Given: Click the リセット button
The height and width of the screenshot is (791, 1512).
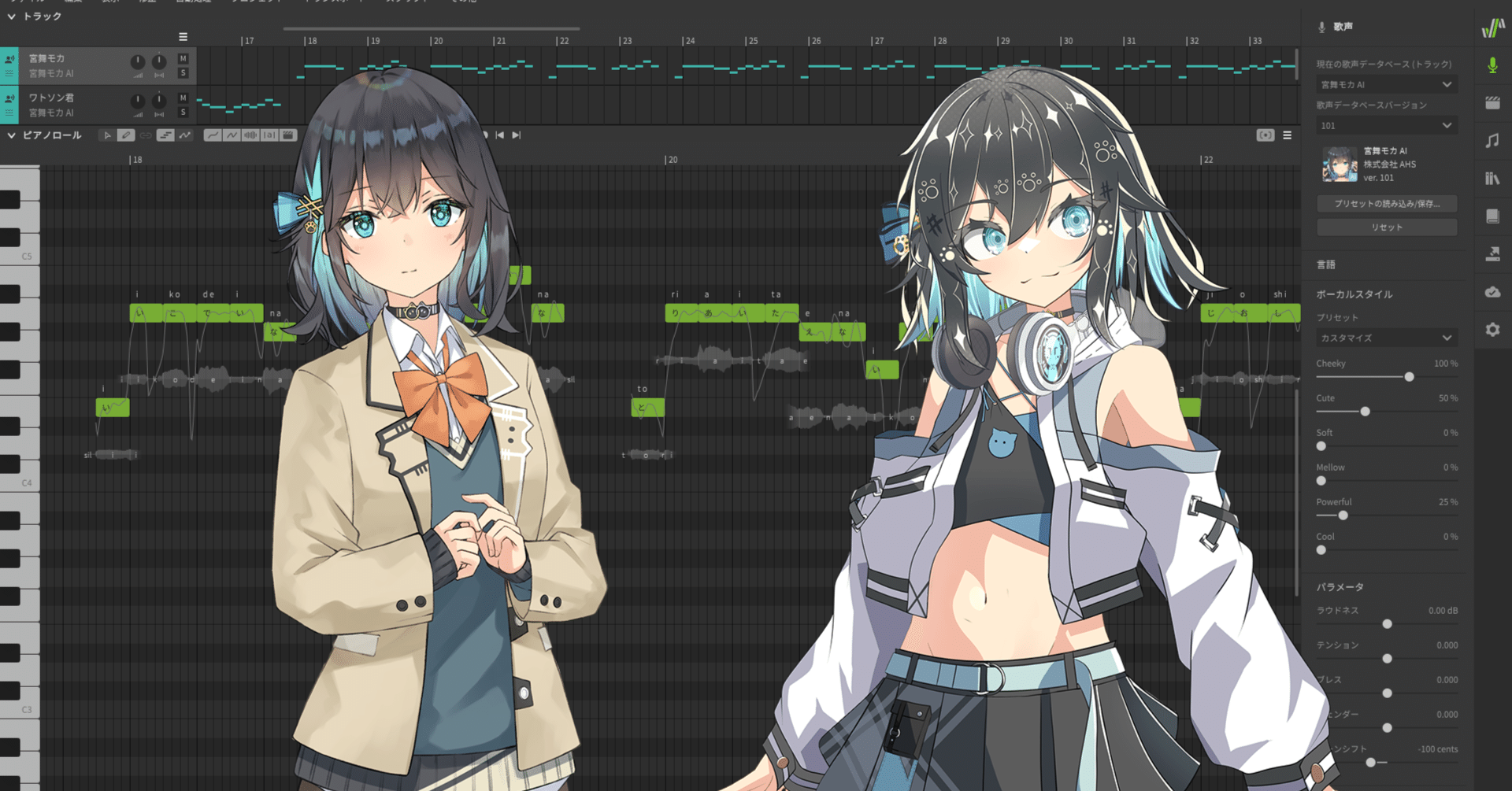Looking at the screenshot, I should (1386, 227).
